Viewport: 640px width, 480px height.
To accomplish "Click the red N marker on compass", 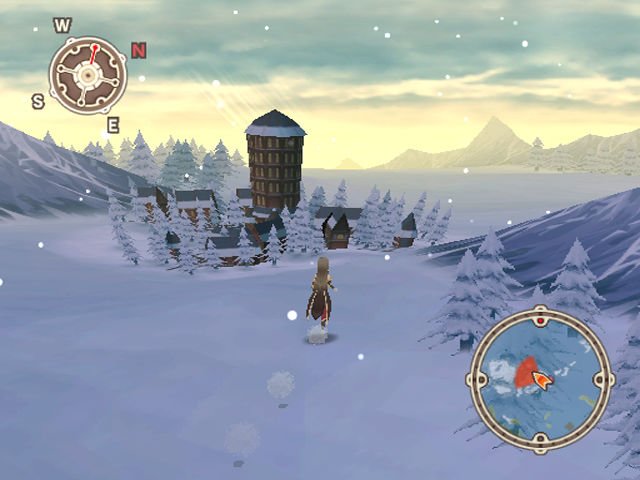I will pyautogui.click(x=138, y=50).
